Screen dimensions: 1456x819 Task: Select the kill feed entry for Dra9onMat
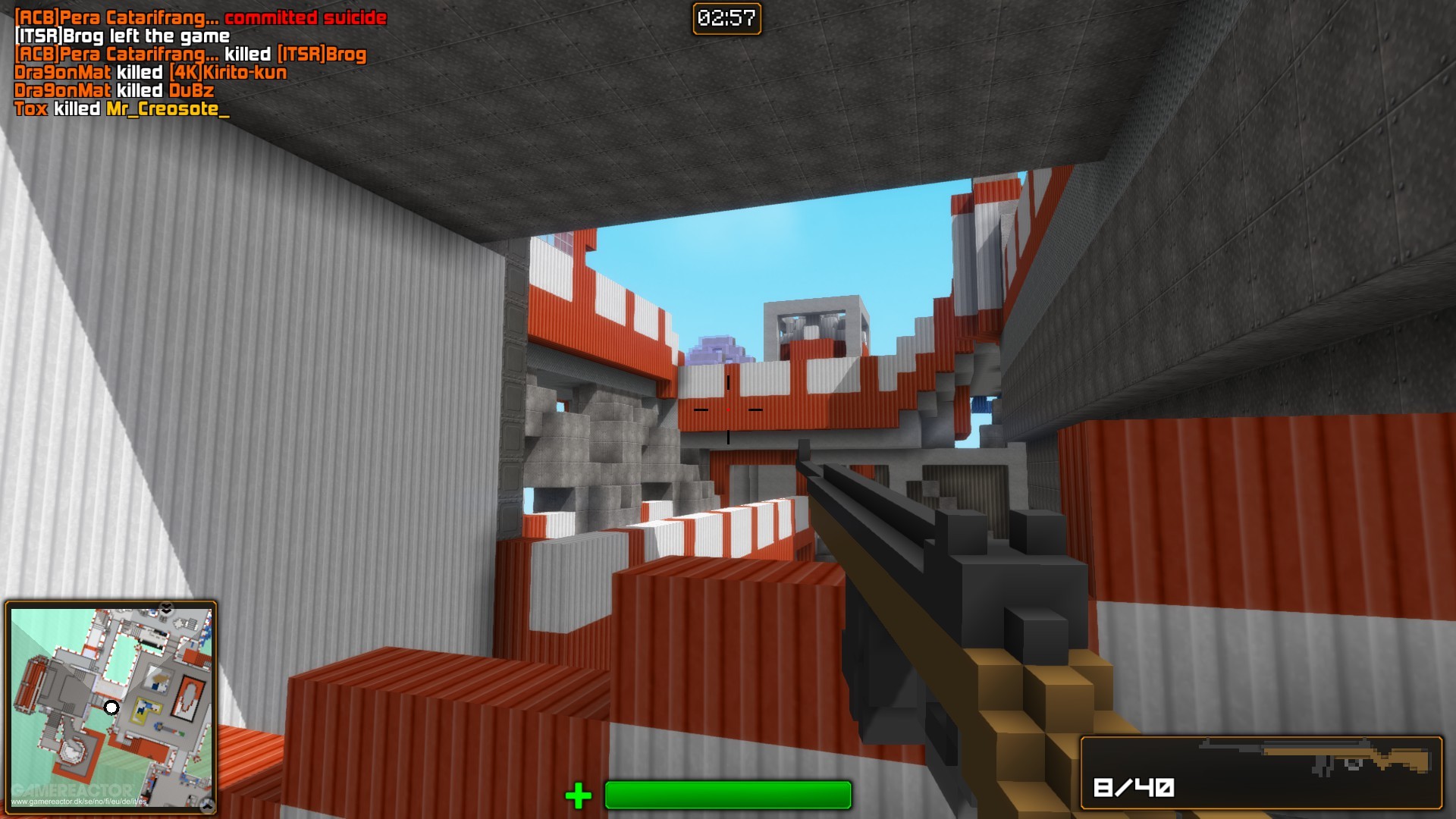click(x=152, y=73)
